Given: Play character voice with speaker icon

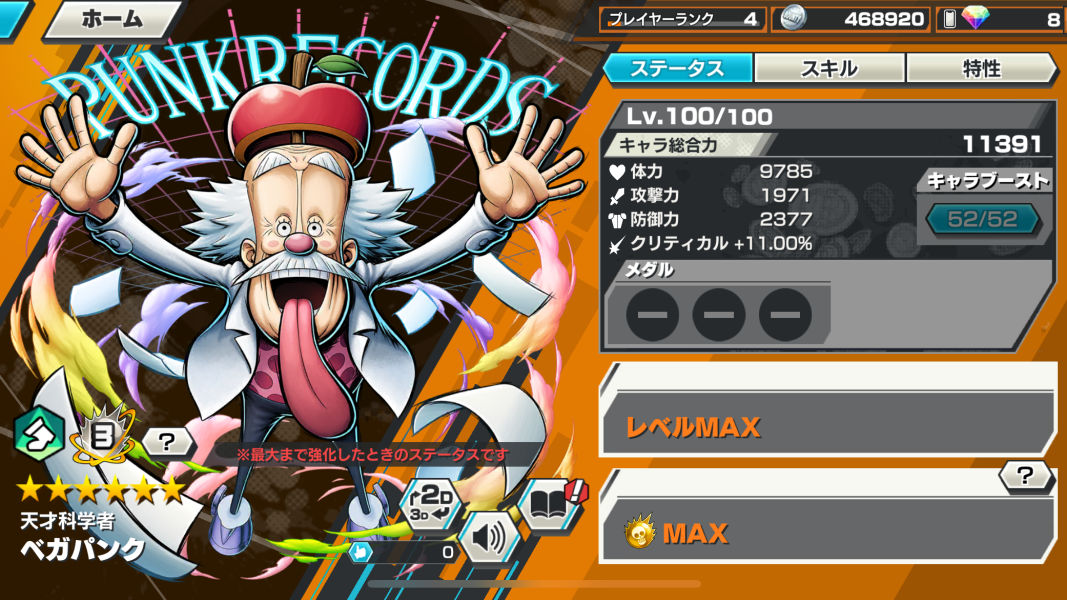Looking at the screenshot, I should click(x=490, y=538).
